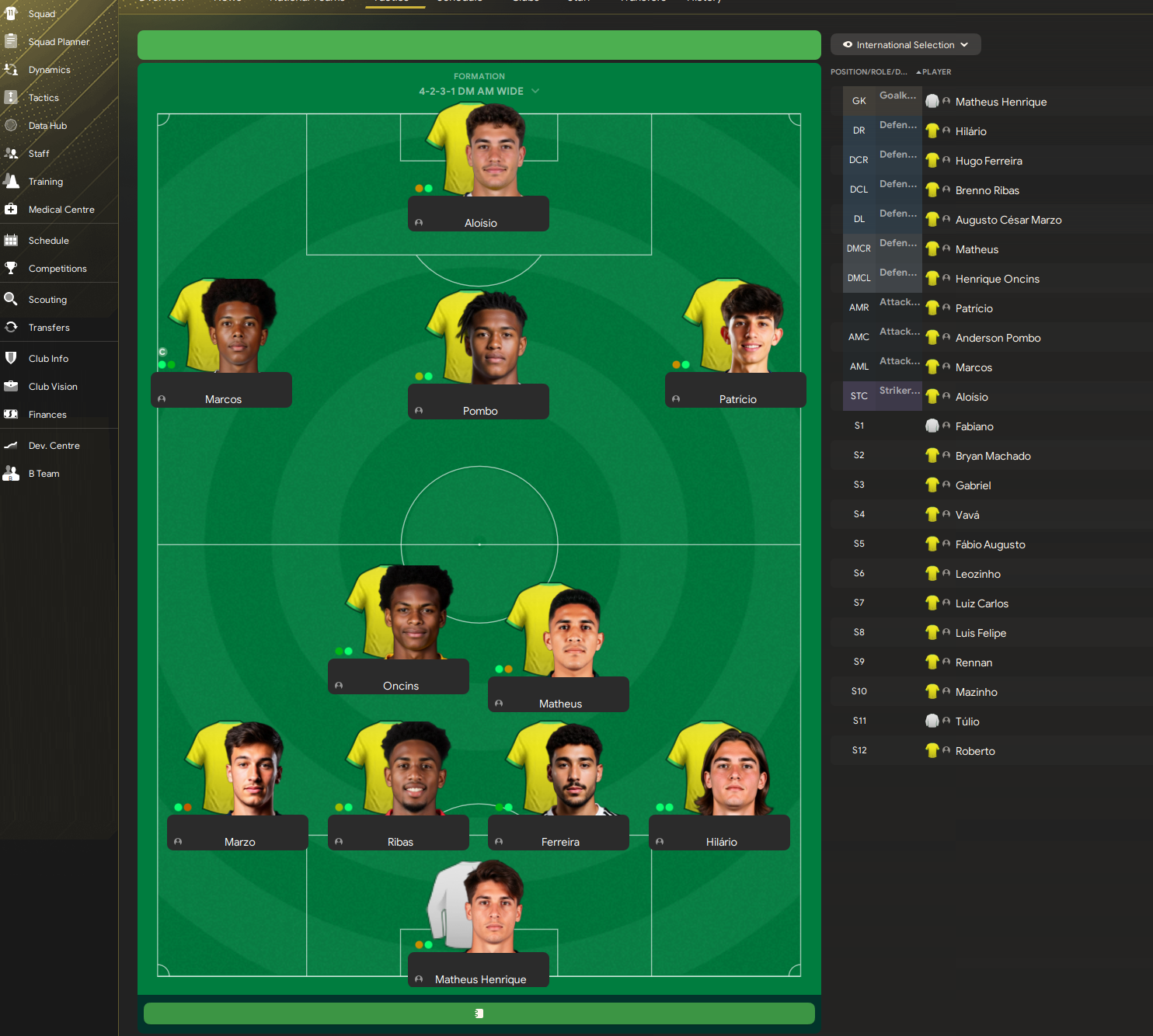The image size is (1153, 1036).
Task: Open the Scouting screen
Action: pyautogui.click(x=47, y=300)
